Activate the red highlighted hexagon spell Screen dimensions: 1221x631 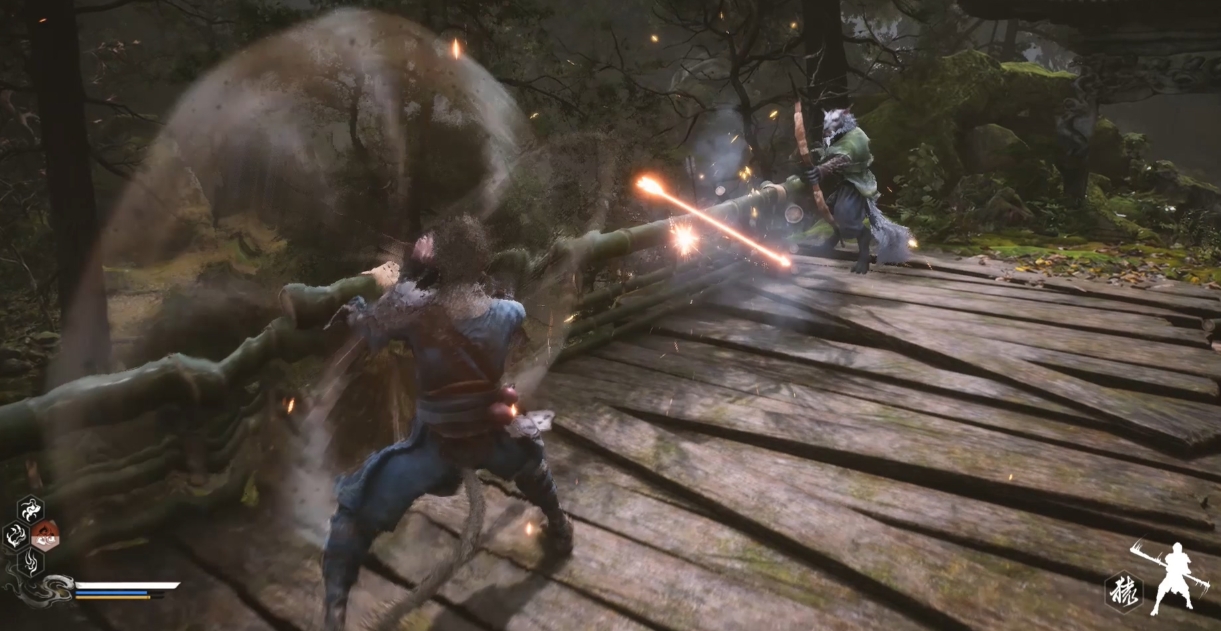pyautogui.click(x=45, y=535)
